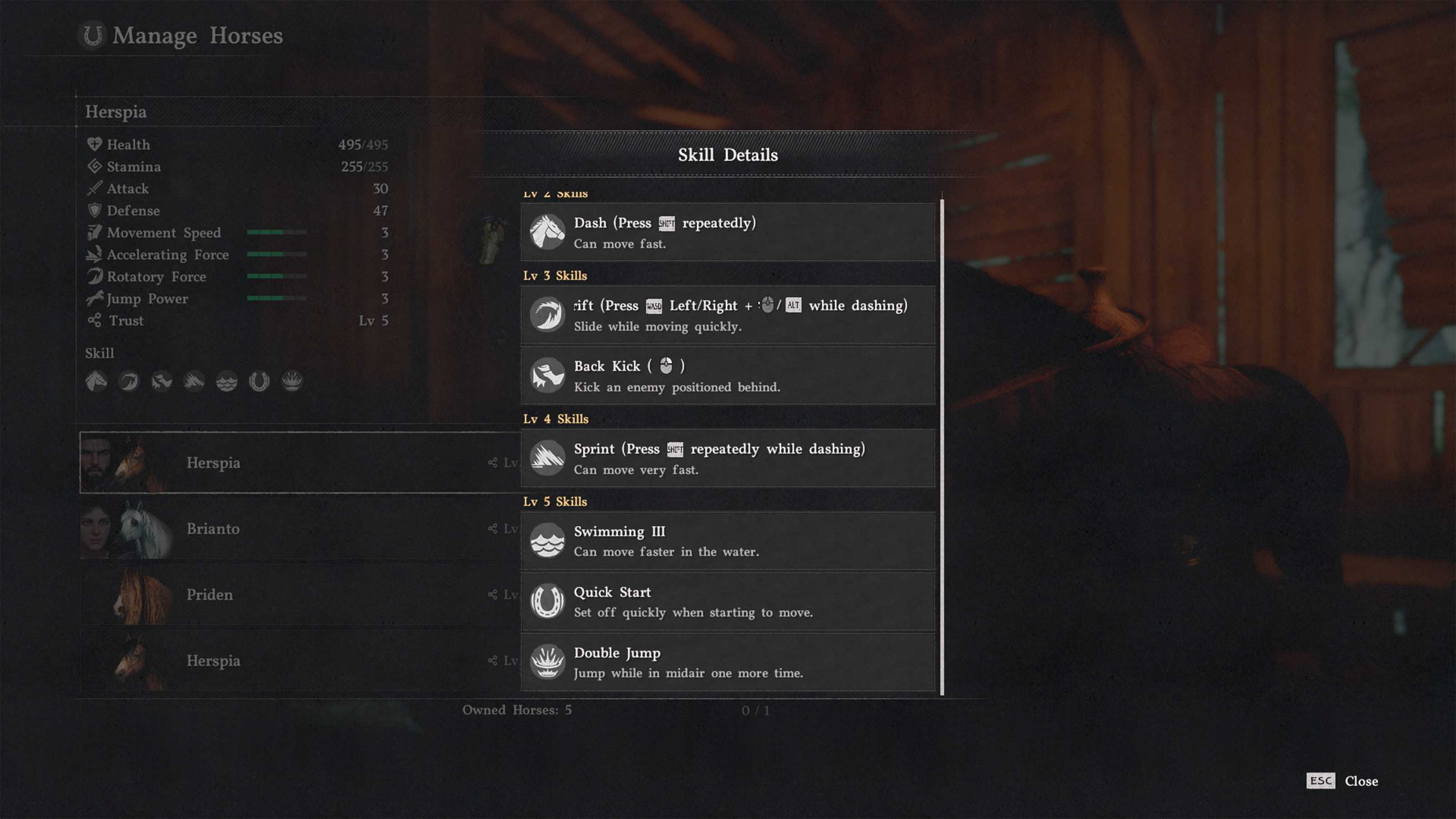The height and width of the screenshot is (819, 1456).
Task: Select the Double Jump skill row
Action: click(728, 662)
